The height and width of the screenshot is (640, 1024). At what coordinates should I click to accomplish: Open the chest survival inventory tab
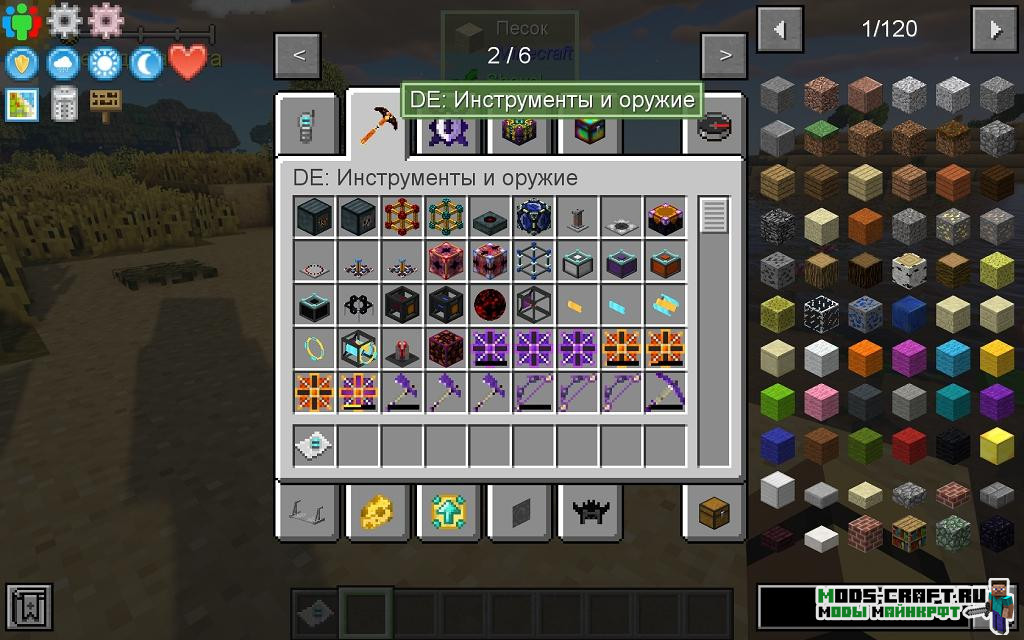click(714, 512)
